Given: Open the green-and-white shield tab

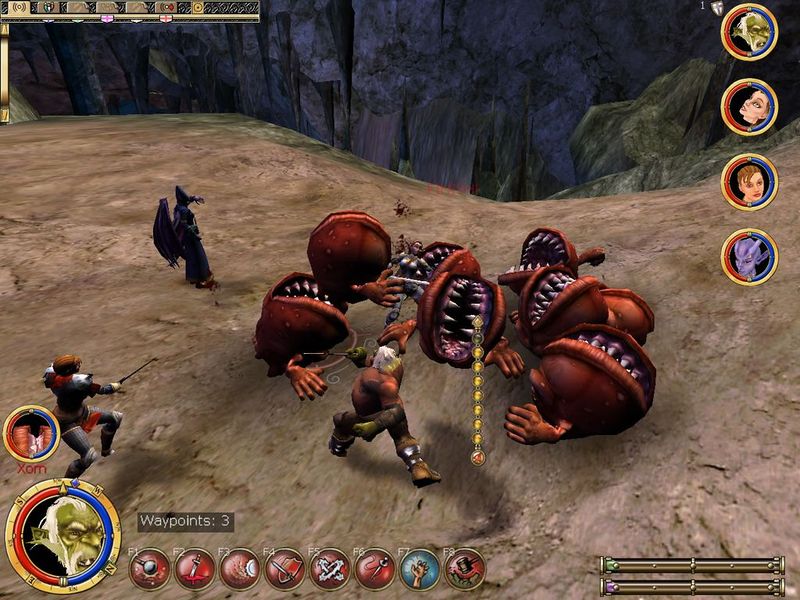Looking at the screenshot, I should 46,6.
